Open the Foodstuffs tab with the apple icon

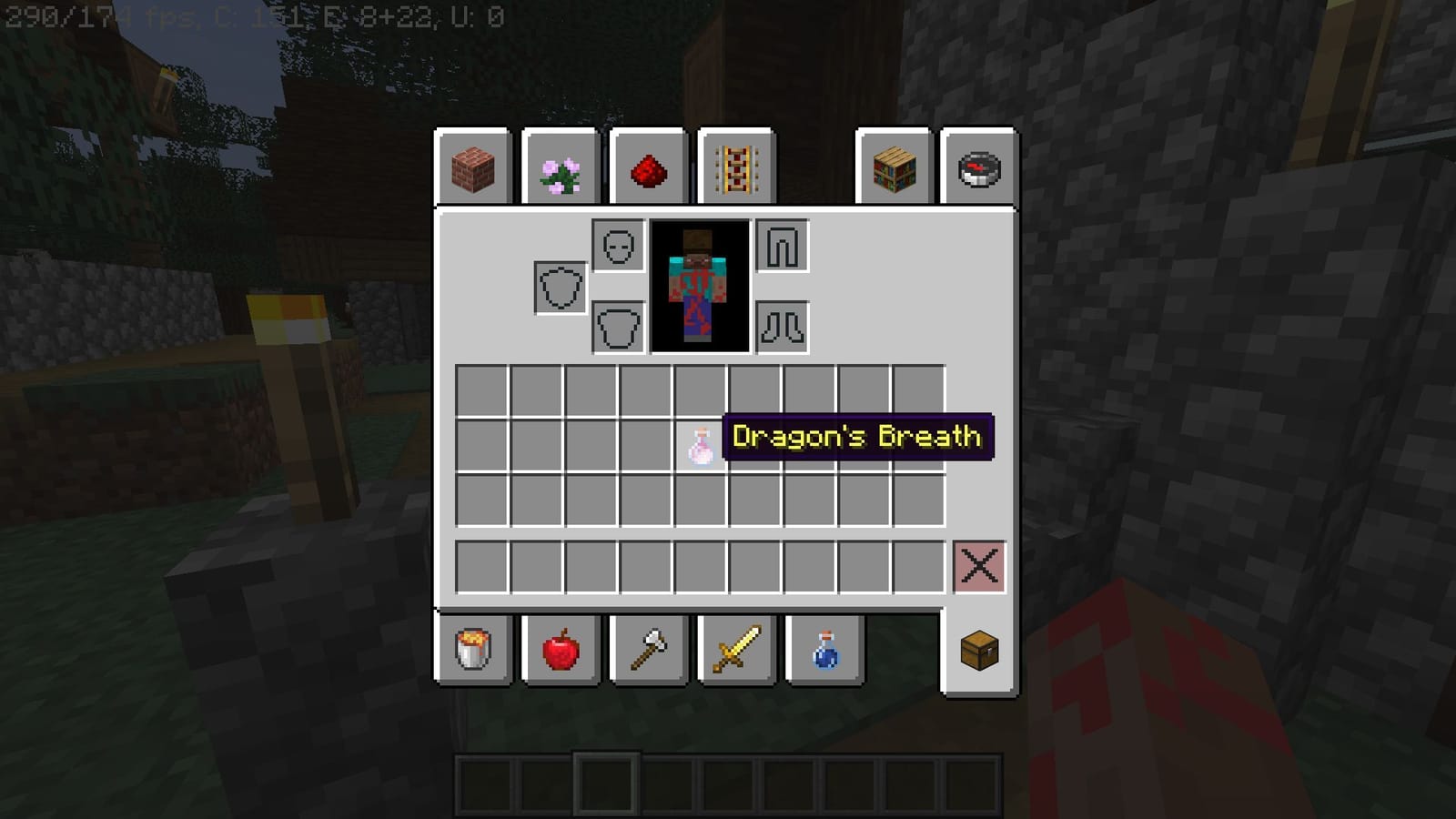click(x=560, y=652)
